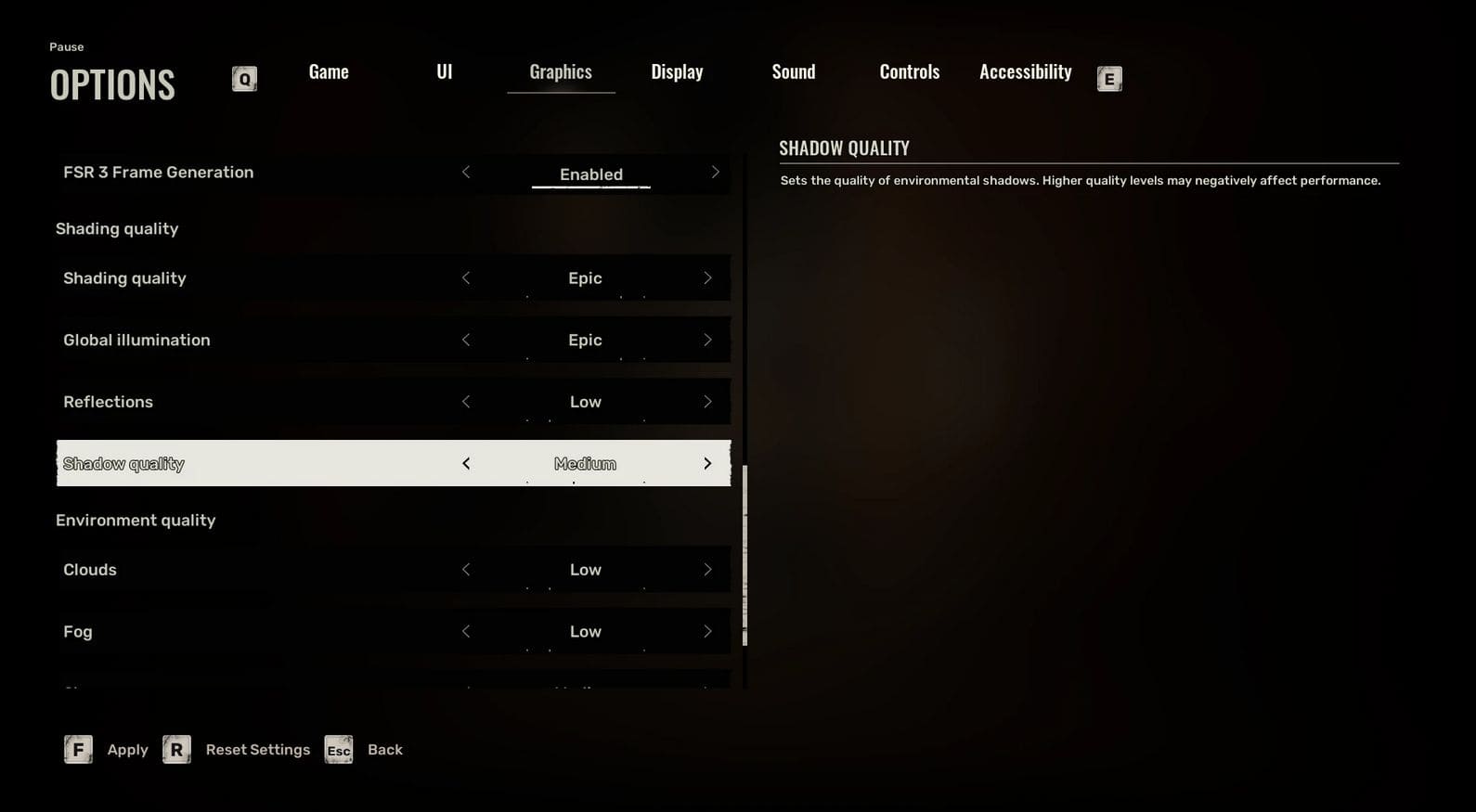Go to the Accessibility tab
This screenshot has height=812, width=1476.
1026,72
